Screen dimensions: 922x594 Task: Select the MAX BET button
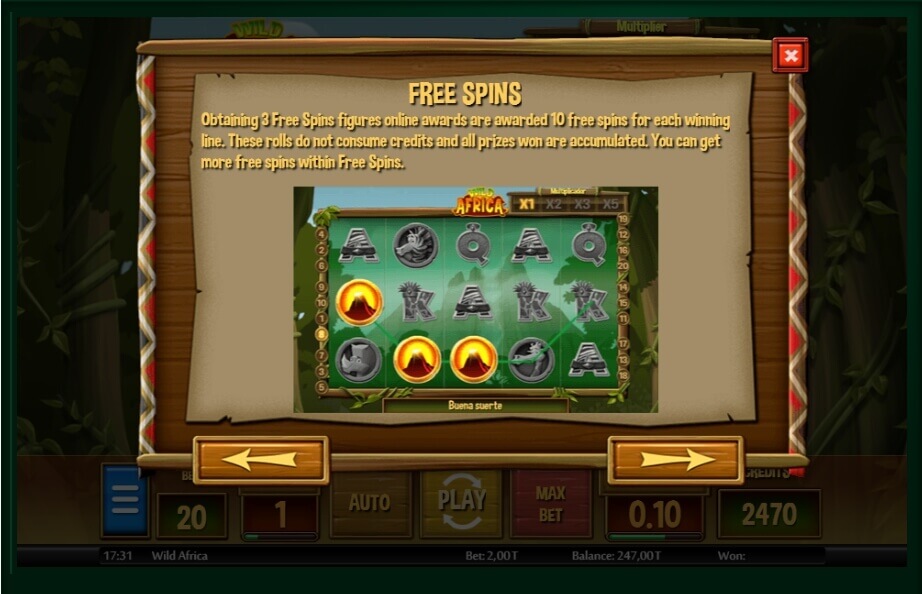(x=550, y=504)
